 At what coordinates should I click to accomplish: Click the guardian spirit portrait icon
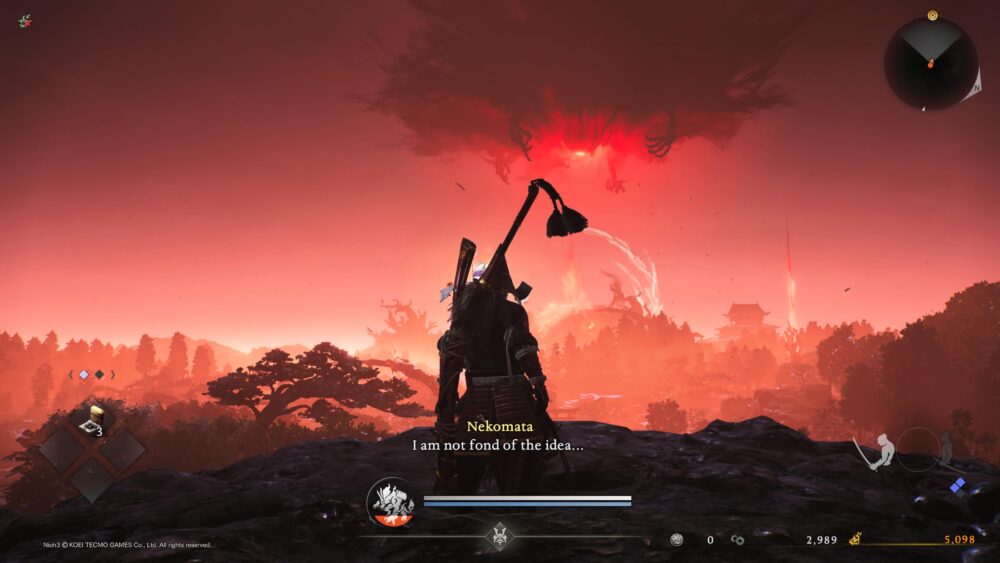[390, 503]
